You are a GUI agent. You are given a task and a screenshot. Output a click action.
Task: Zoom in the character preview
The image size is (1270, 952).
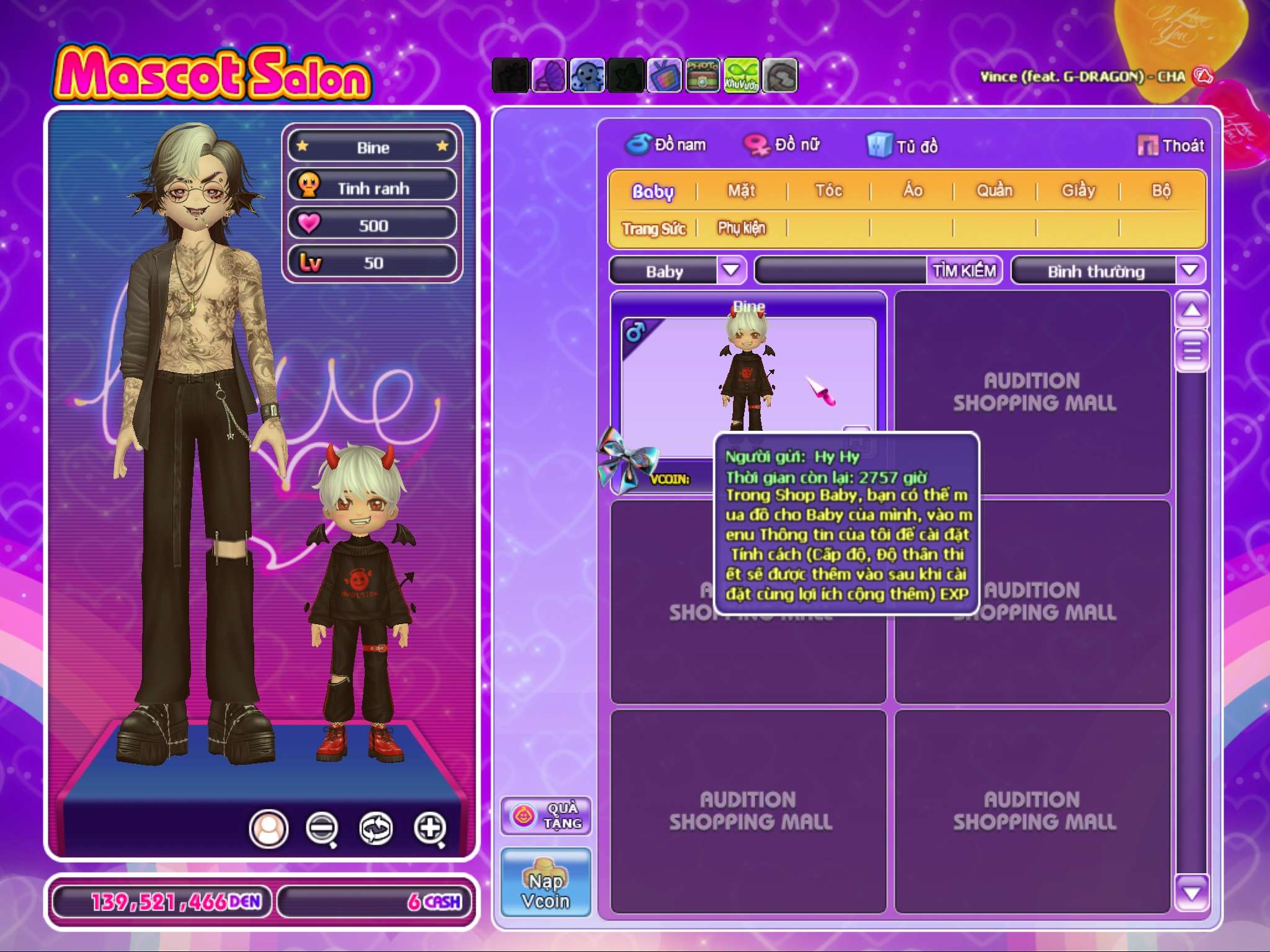pos(430,828)
